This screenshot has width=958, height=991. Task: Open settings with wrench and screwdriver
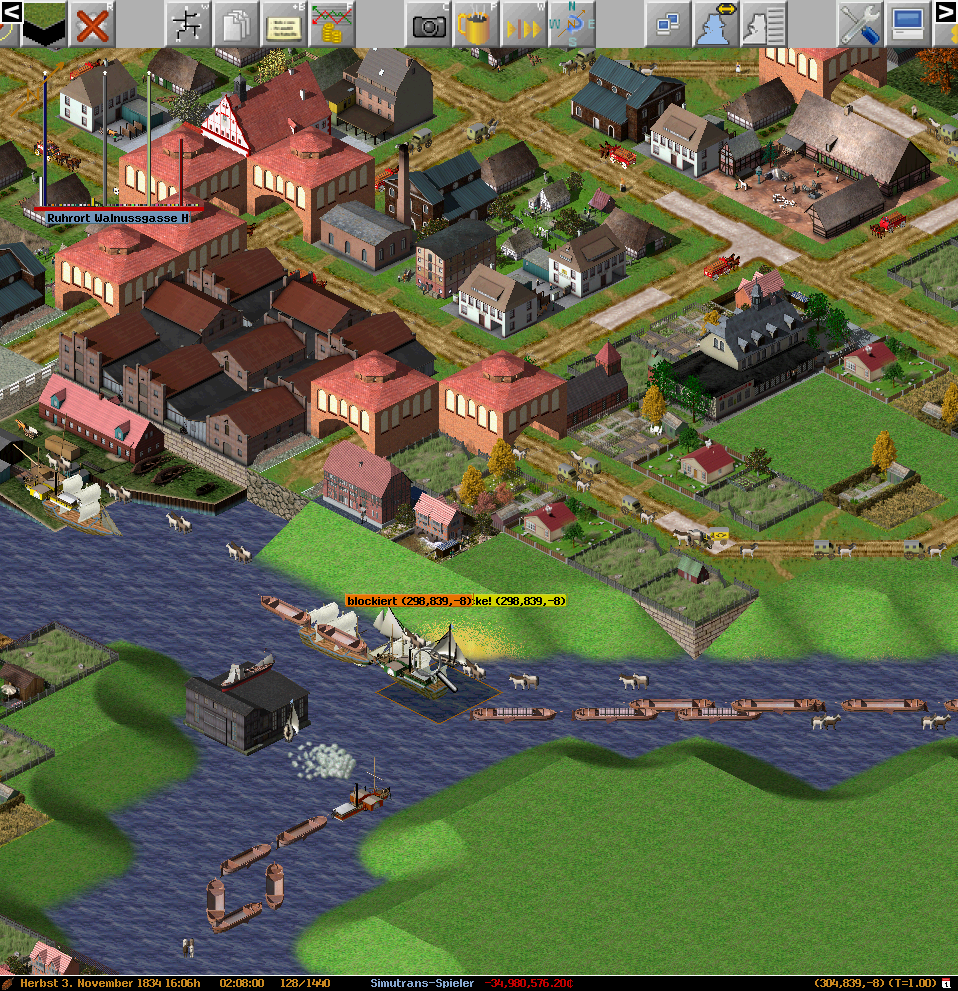pyautogui.click(x=859, y=22)
